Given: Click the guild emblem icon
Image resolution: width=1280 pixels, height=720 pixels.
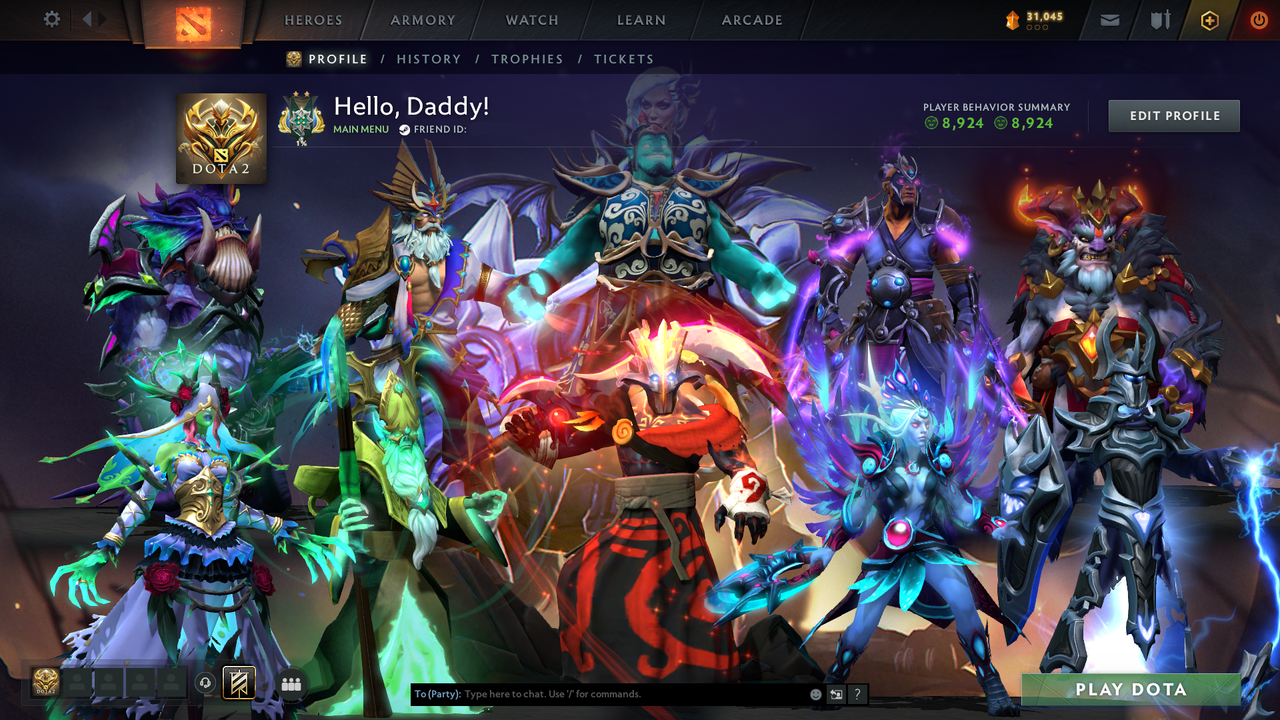Looking at the screenshot, I should (x=302, y=116).
